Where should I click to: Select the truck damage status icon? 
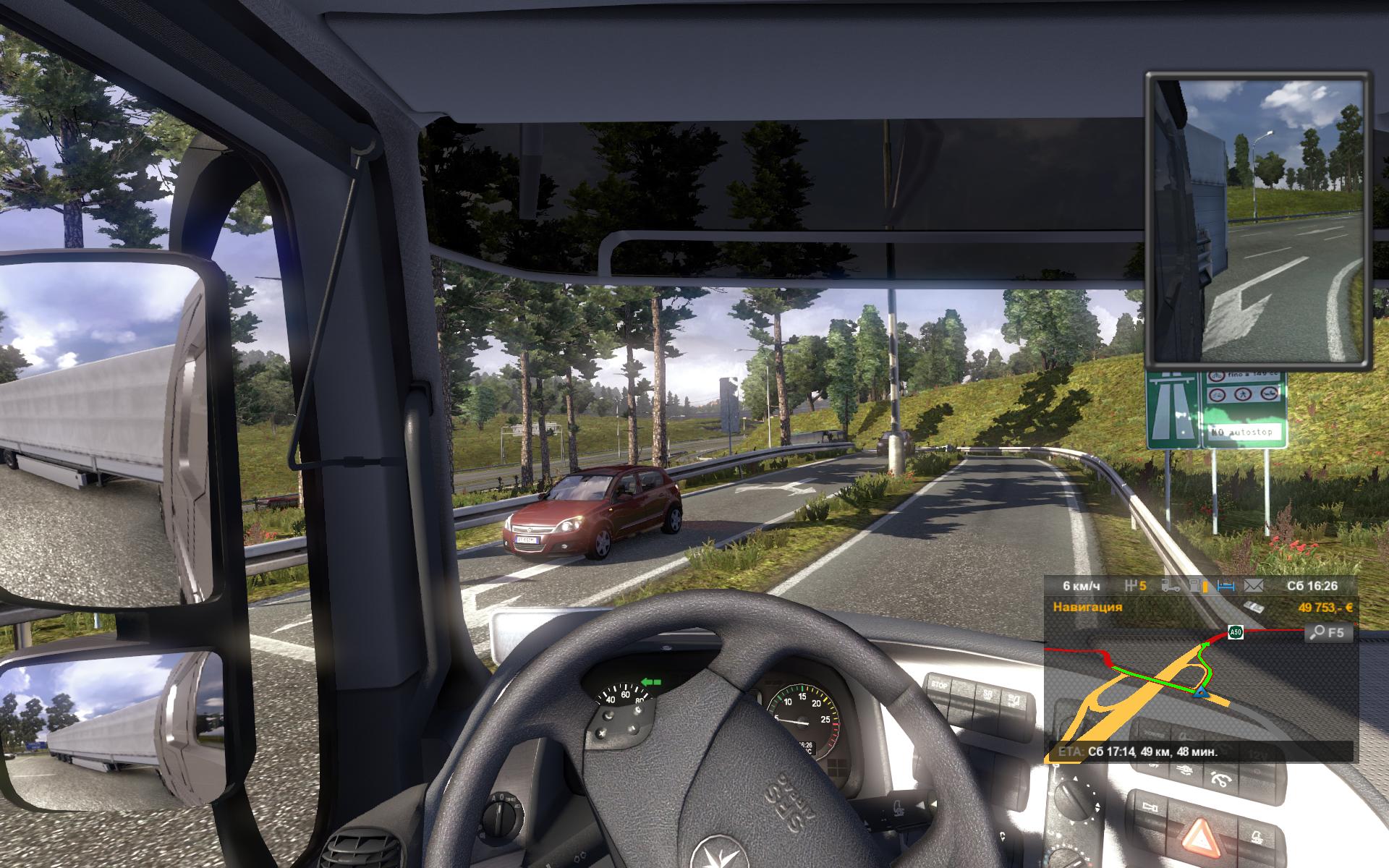point(1171,585)
